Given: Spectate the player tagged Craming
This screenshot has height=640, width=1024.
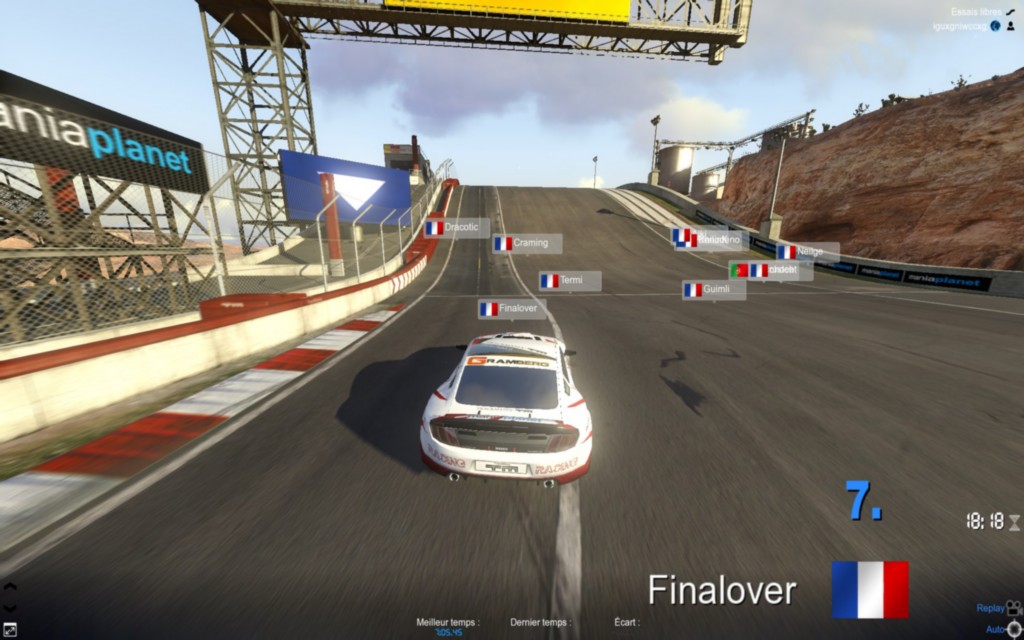Looking at the screenshot, I should point(526,243).
